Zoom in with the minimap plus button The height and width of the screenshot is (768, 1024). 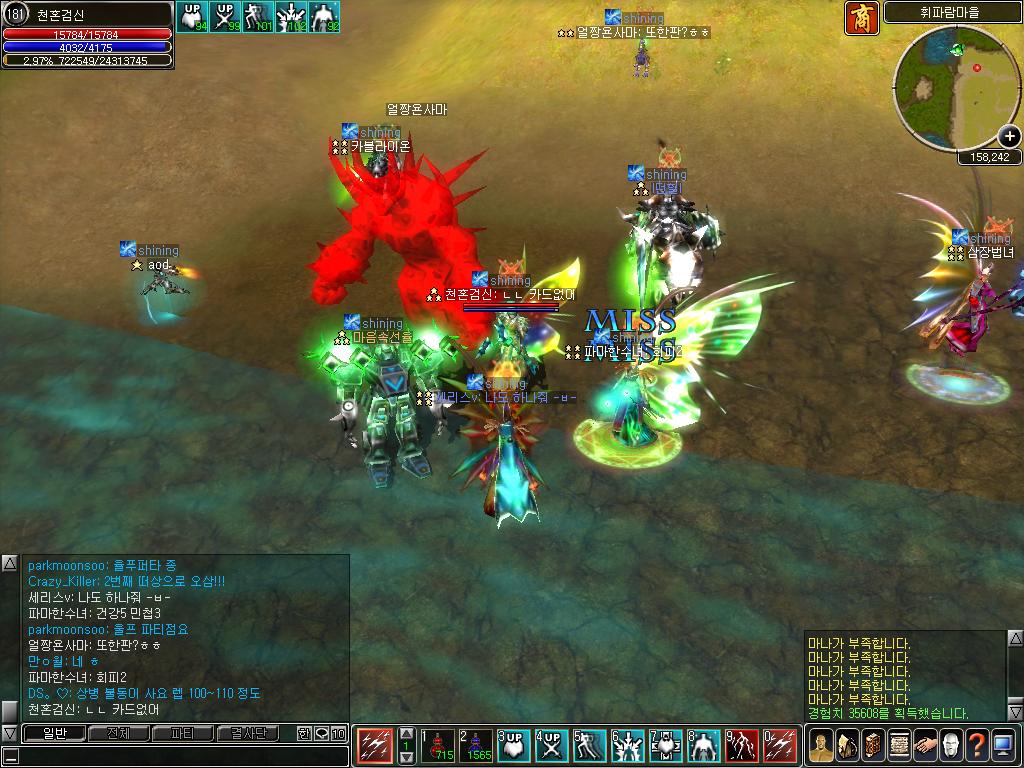tap(1011, 139)
